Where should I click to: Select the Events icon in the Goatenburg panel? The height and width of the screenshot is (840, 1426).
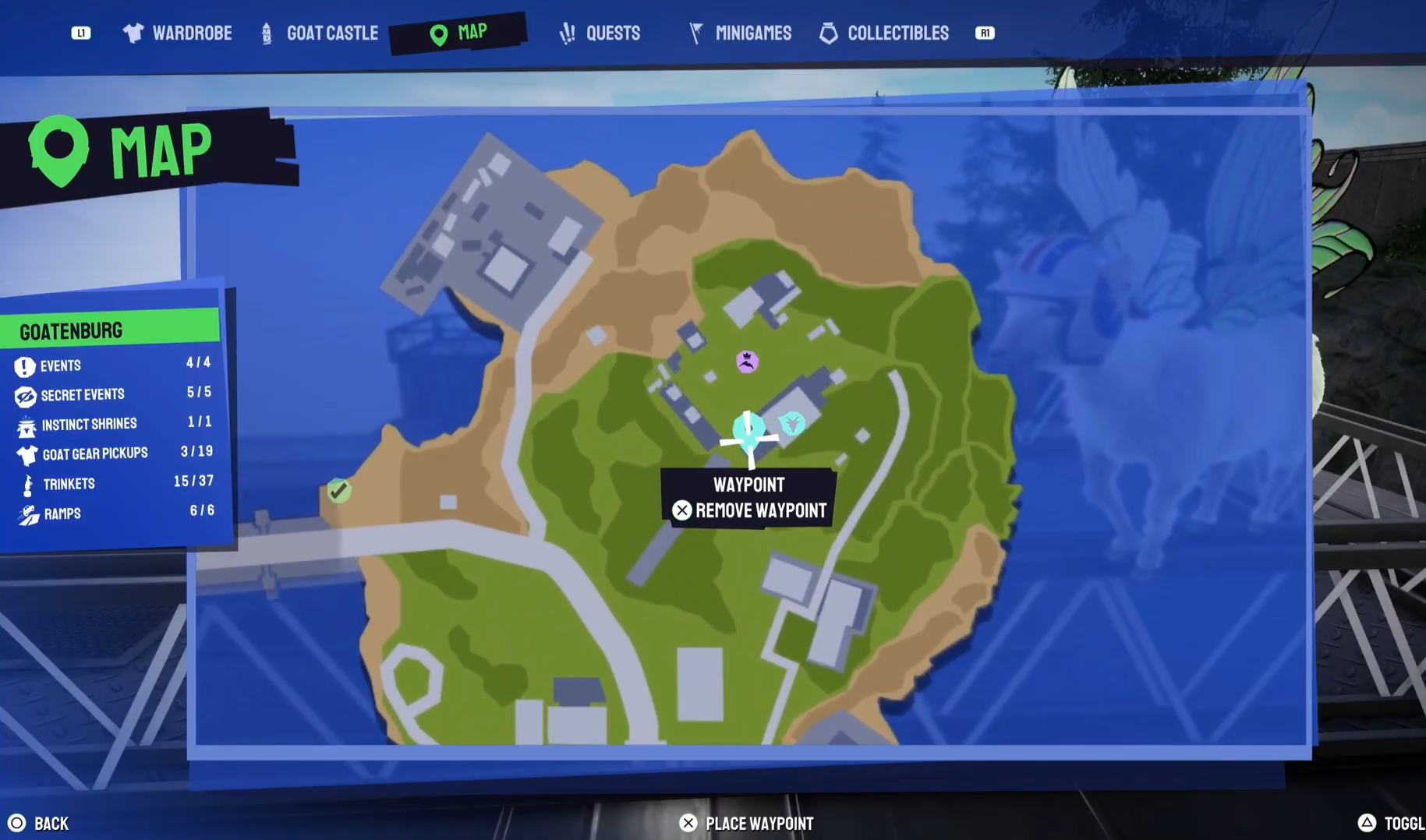(27, 365)
